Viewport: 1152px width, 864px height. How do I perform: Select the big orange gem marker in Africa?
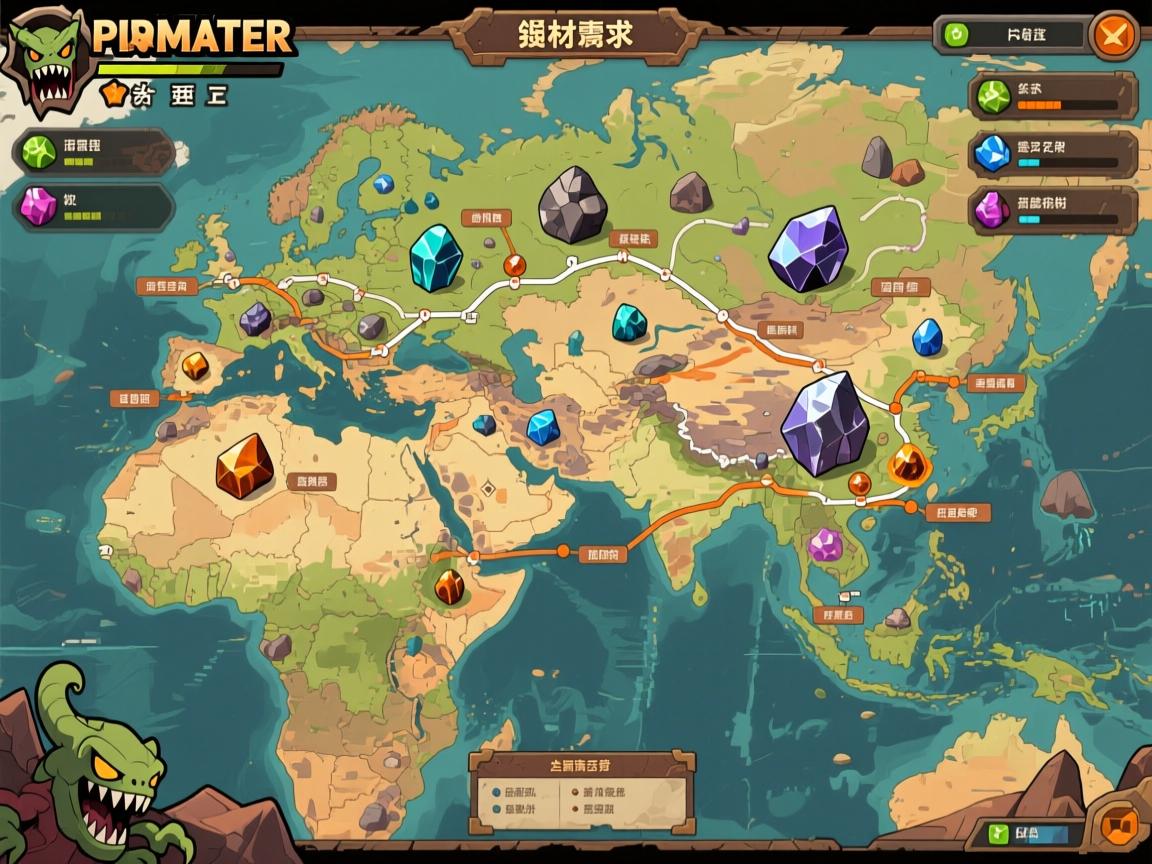(x=244, y=466)
